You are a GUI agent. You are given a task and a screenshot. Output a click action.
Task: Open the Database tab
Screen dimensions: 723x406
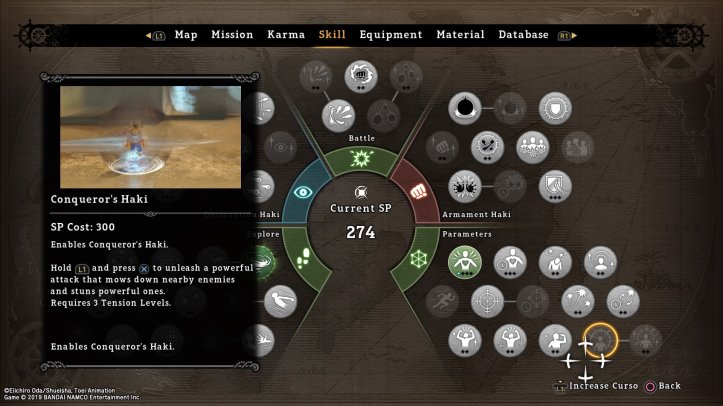(524, 35)
